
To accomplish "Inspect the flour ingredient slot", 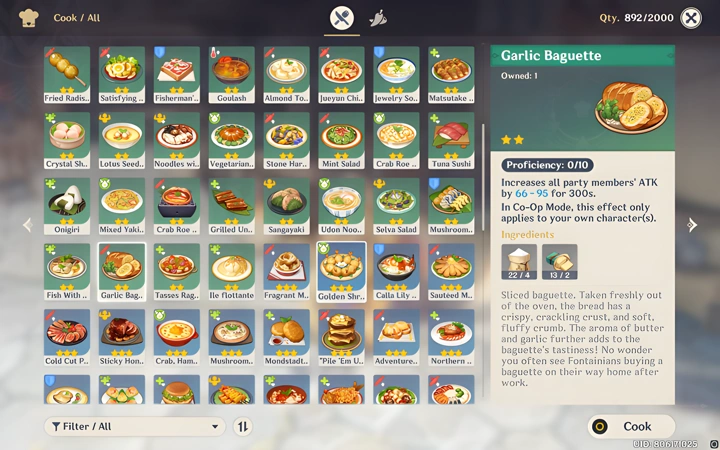I will coord(519,261).
